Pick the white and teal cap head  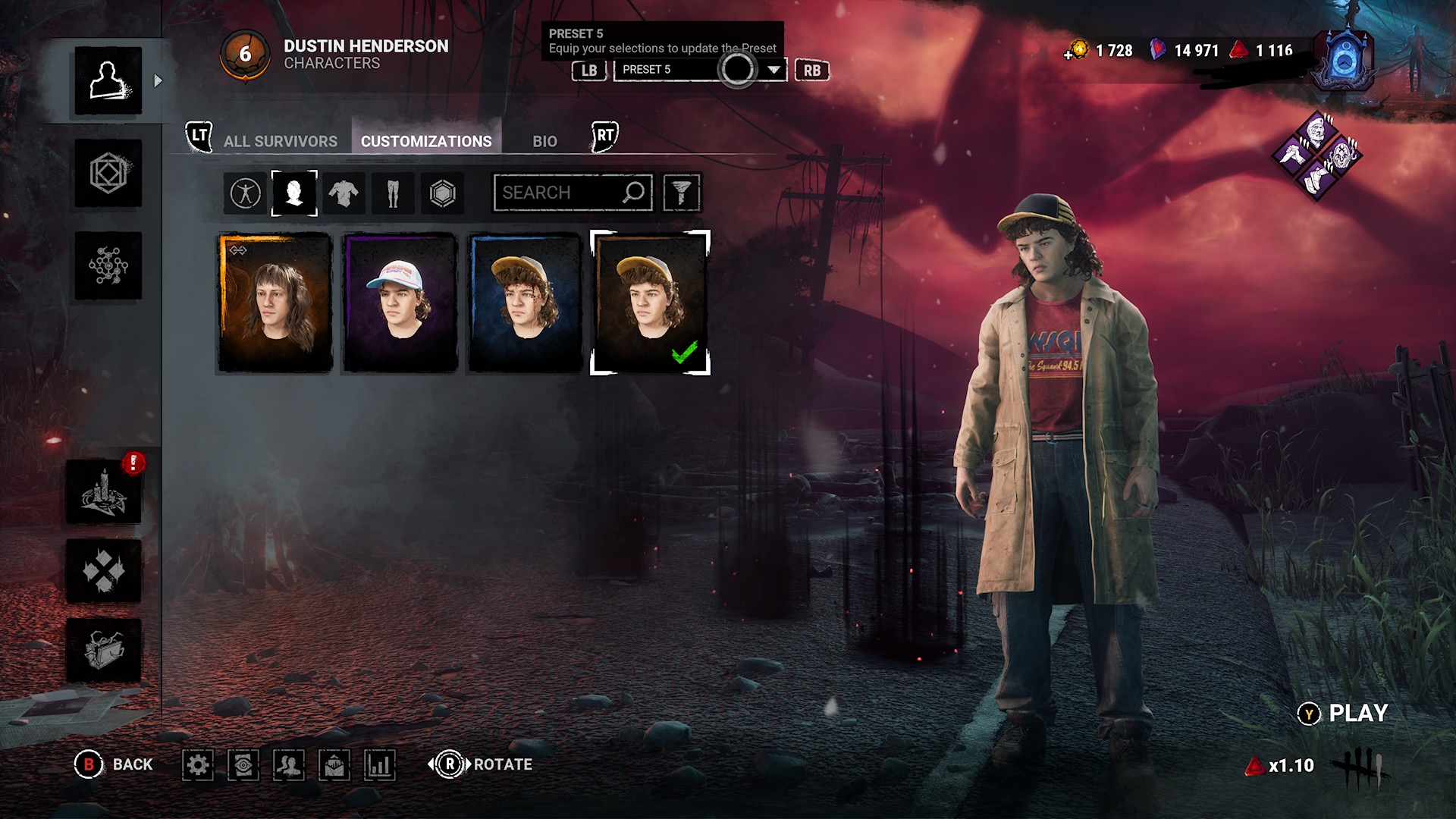pos(400,303)
